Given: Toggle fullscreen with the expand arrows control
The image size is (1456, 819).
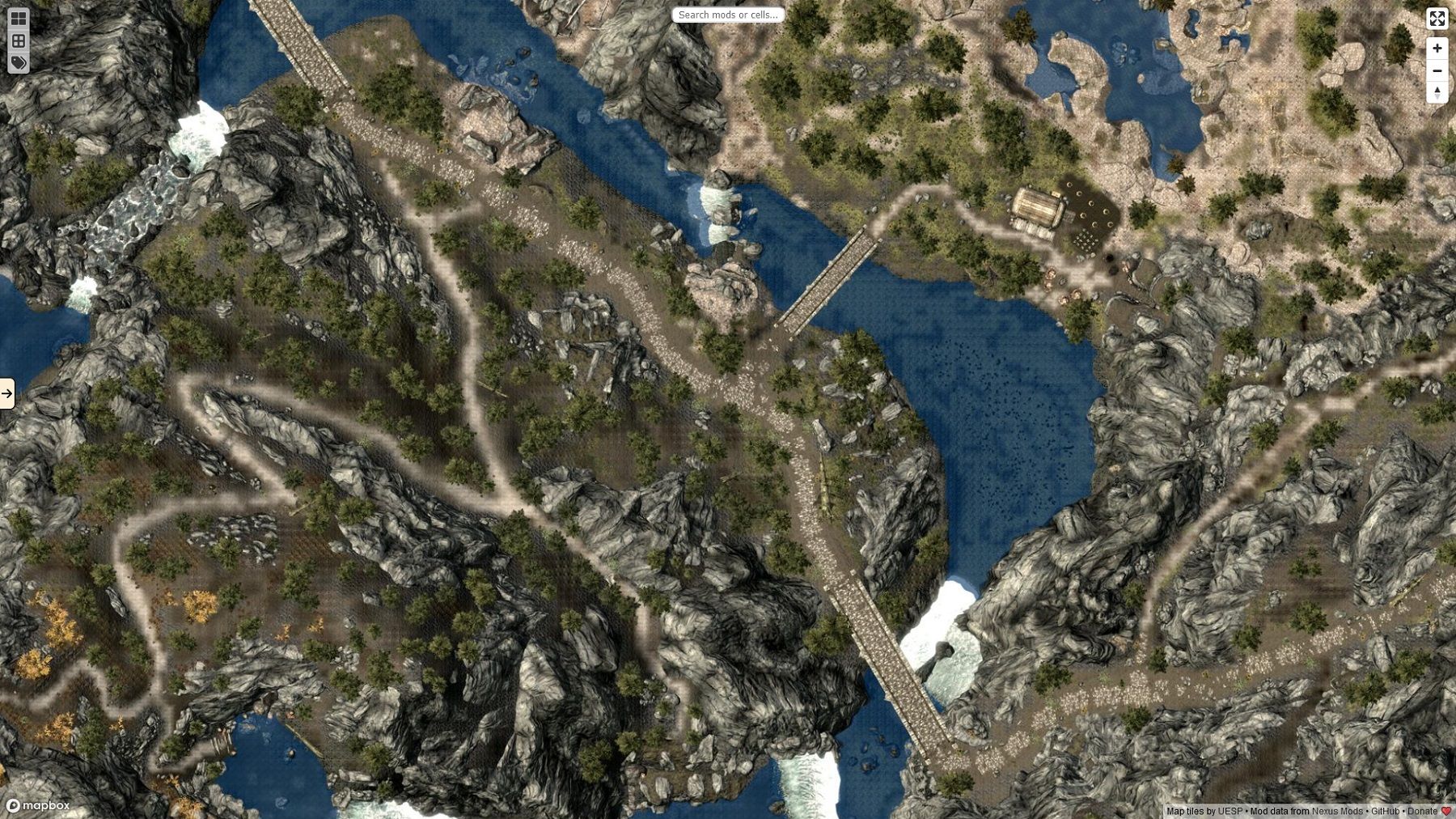Looking at the screenshot, I should 1437,19.
